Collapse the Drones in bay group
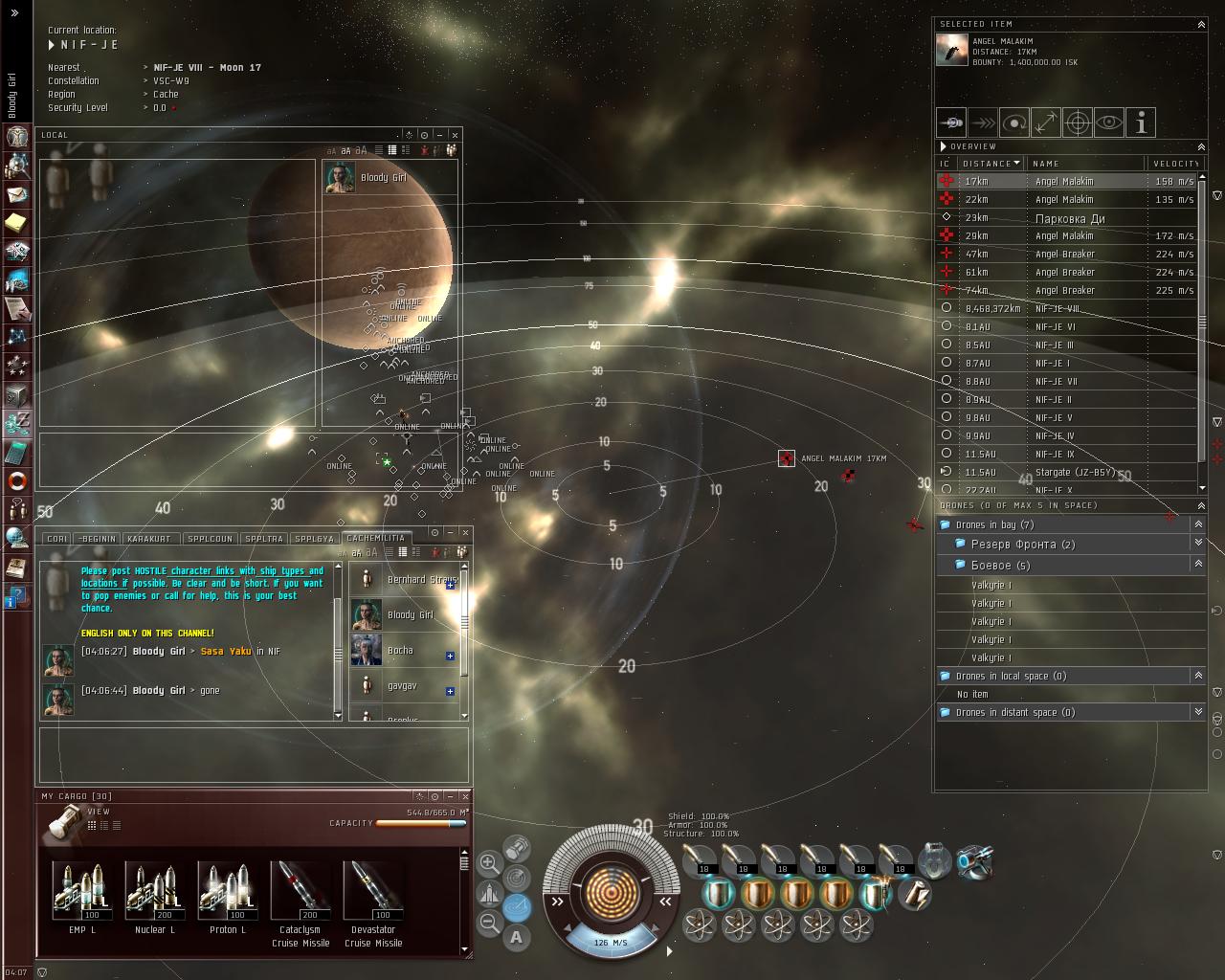 click(x=1198, y=524)
